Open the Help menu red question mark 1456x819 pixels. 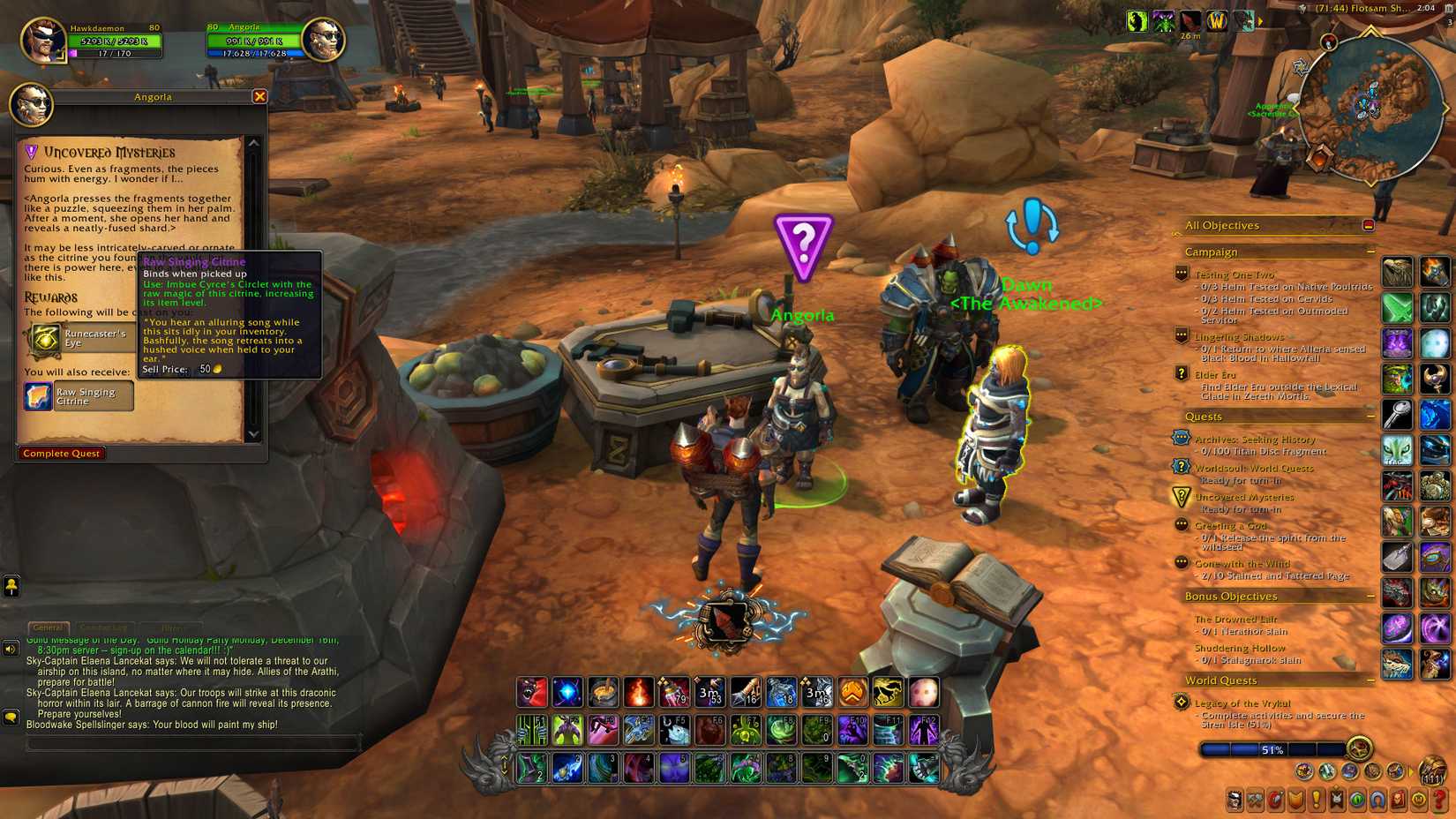1437,800
